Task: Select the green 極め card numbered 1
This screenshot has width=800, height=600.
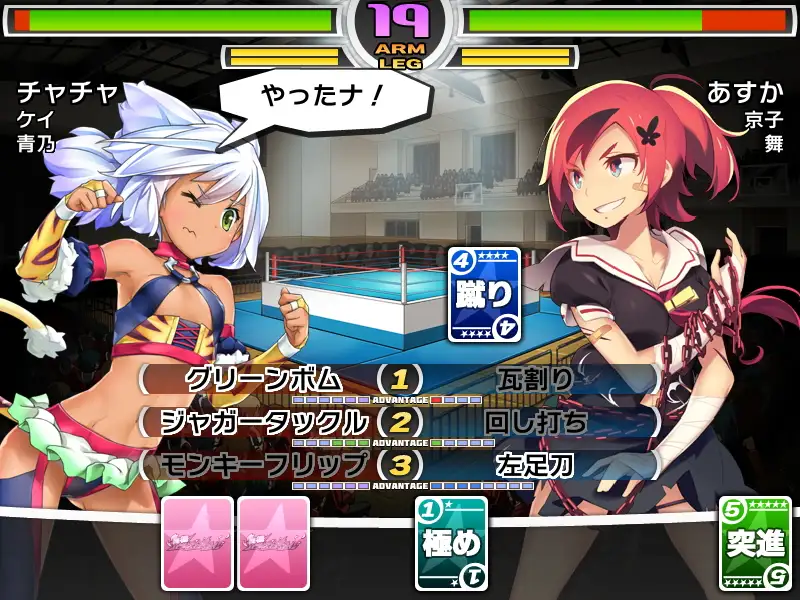Action: 450,543
